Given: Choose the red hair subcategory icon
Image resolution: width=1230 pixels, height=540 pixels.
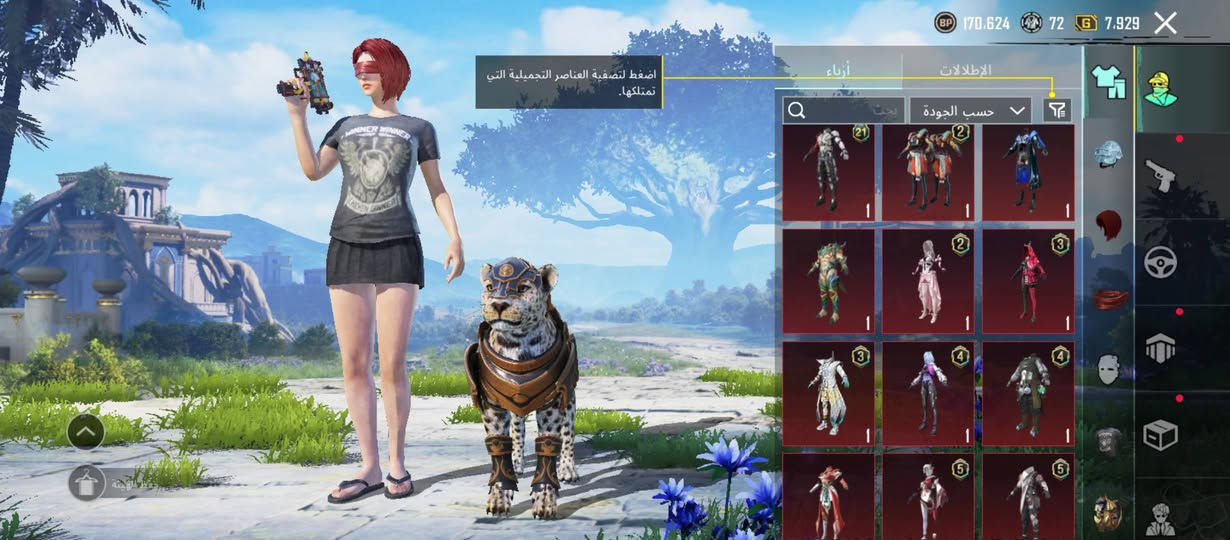Looking at the screenshot, I should (x=1108, y=225).
